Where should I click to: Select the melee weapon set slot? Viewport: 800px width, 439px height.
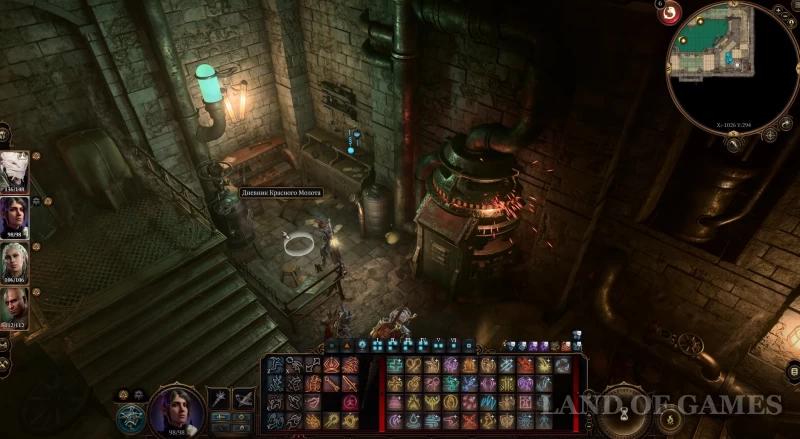coord(219,399)
